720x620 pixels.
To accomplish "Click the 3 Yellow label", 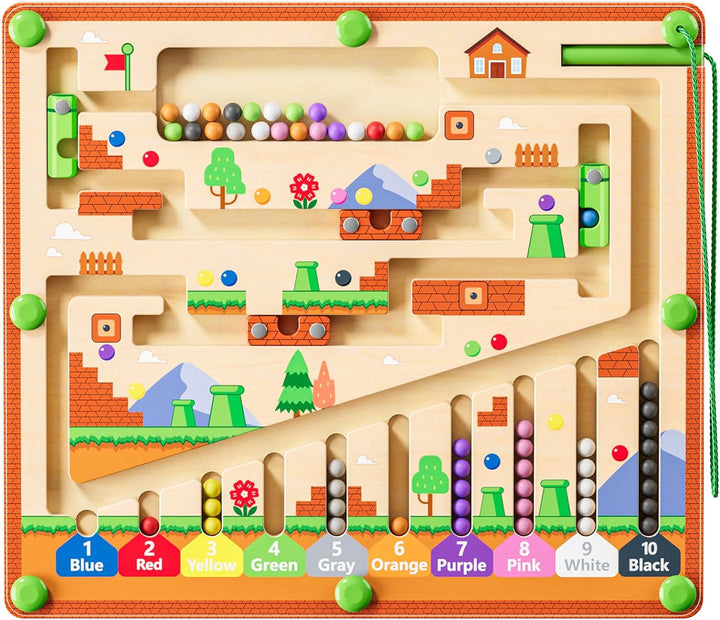I will click(212, 556).
